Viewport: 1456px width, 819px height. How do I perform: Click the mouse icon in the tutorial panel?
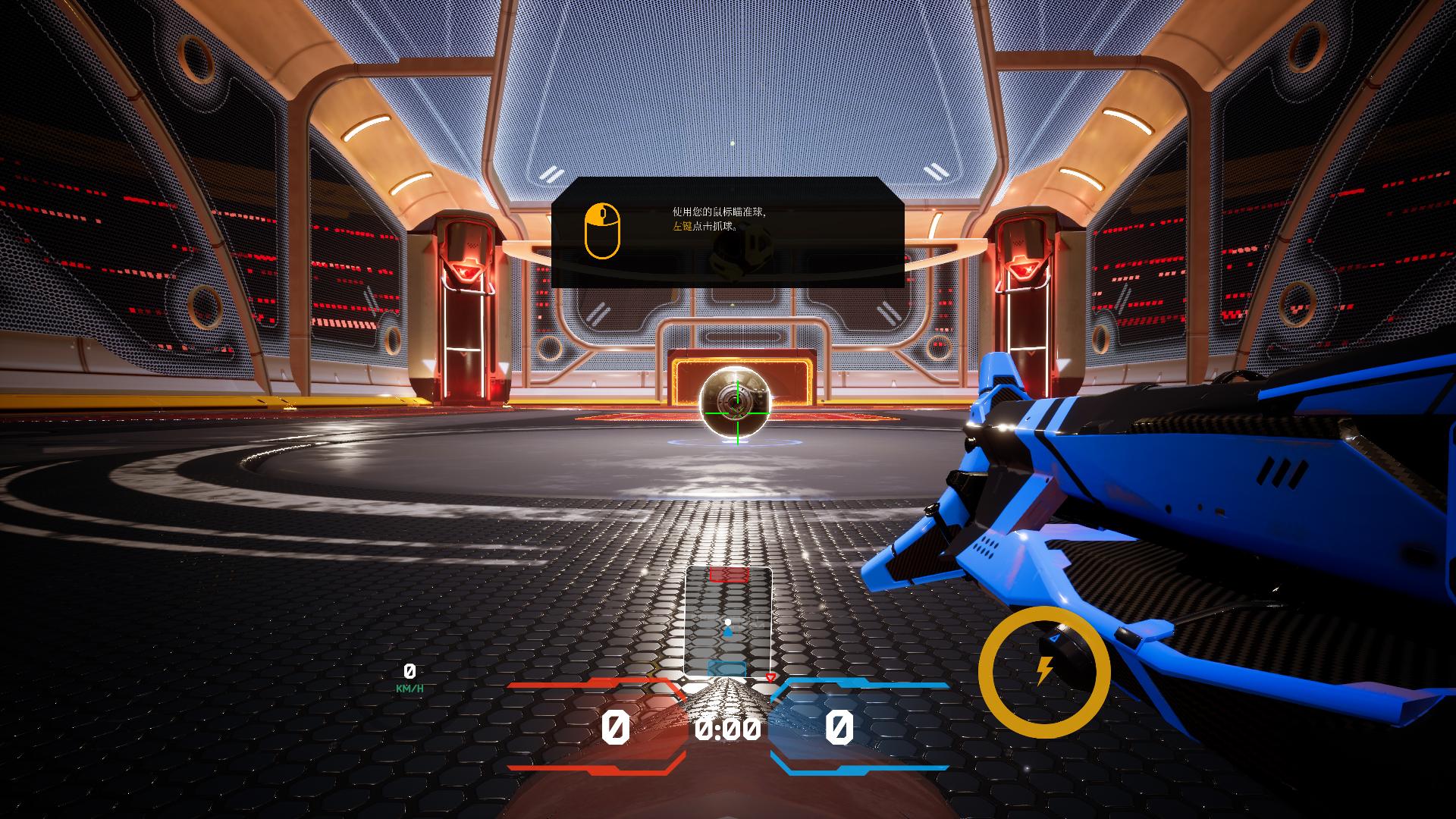tap(602, 231)
